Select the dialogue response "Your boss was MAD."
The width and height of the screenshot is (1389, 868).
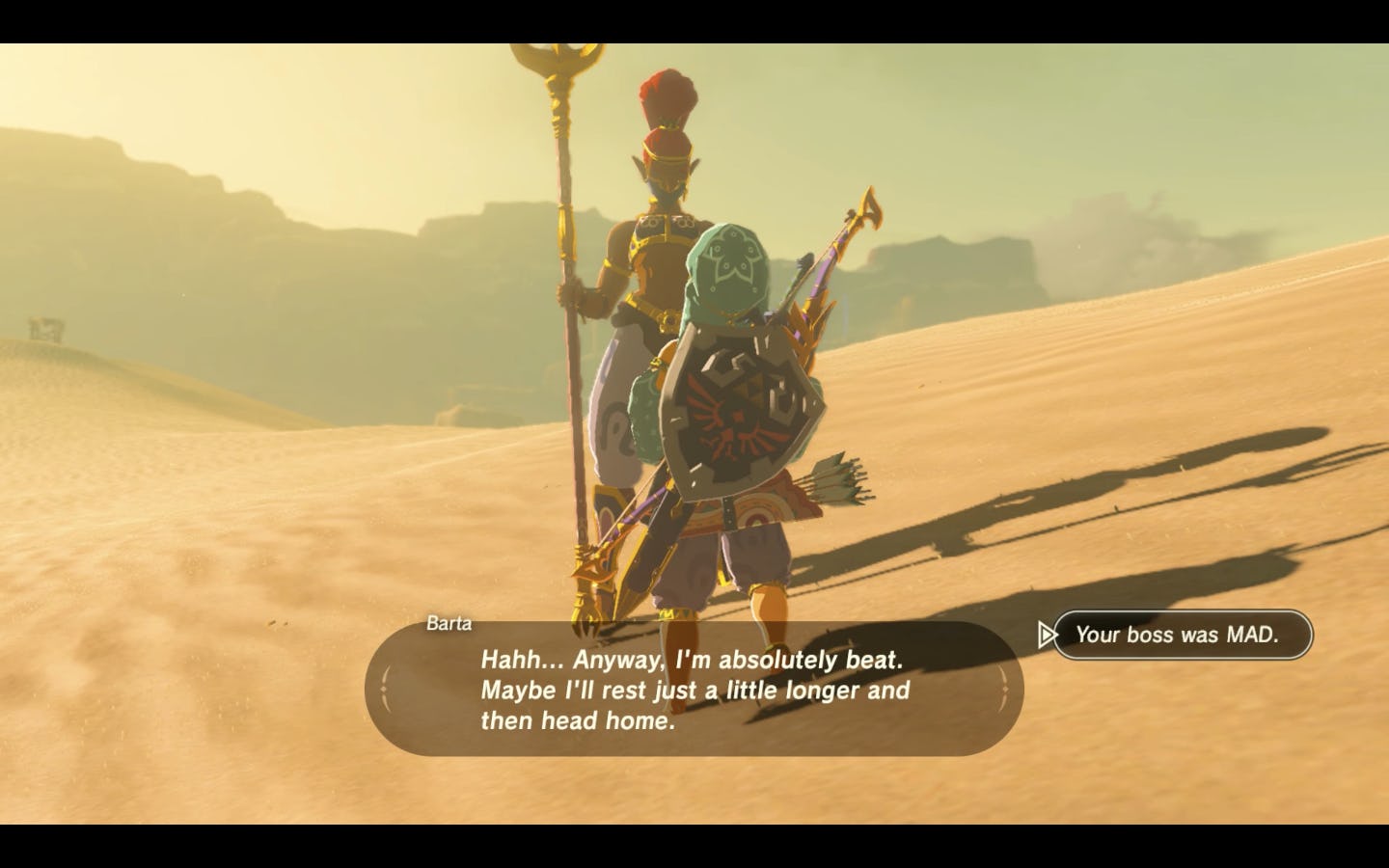pyautogui.click(x=1183, y=635)
